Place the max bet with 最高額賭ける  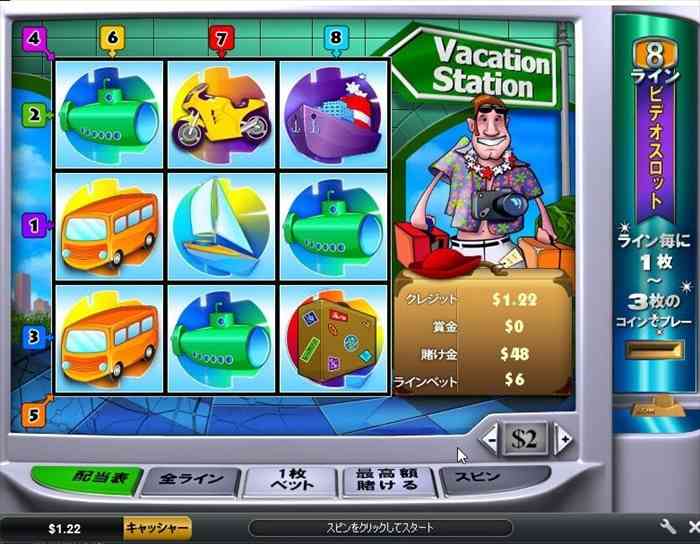click(x=390, y=481)
